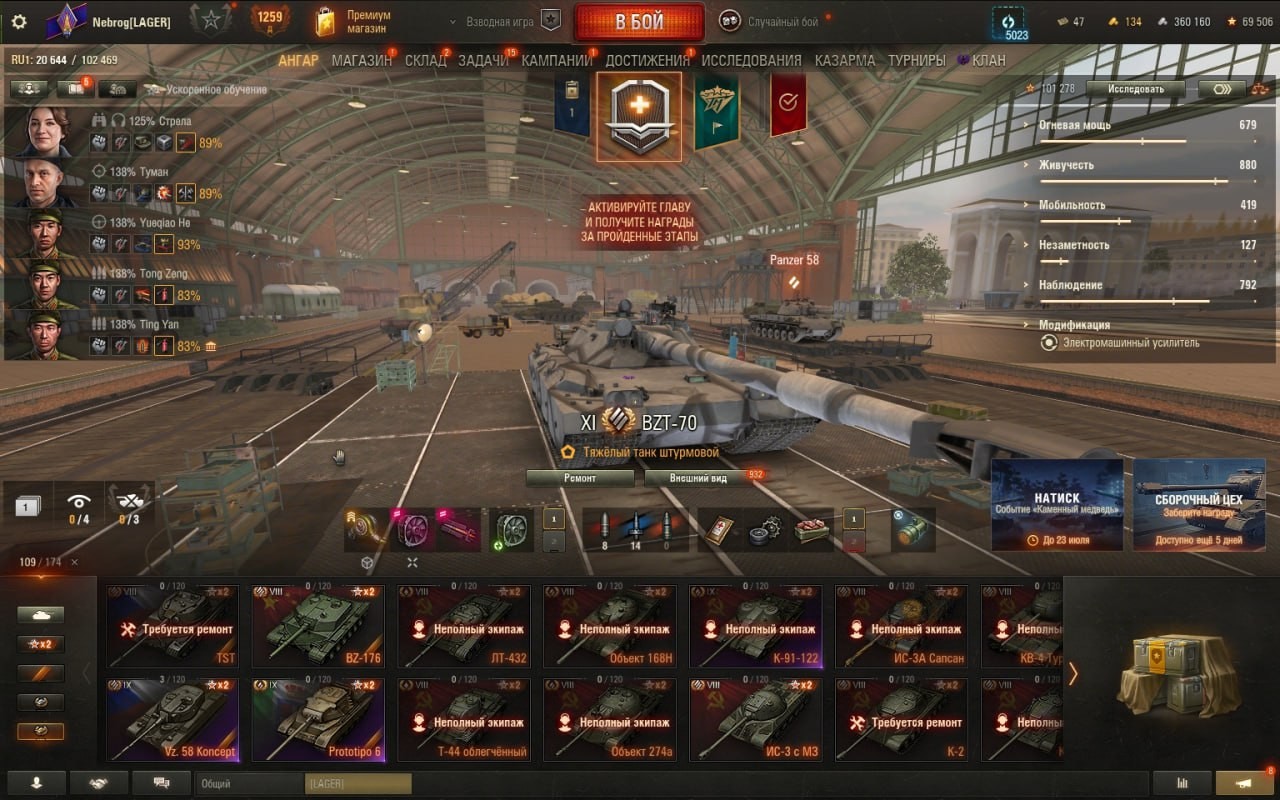Viewport: 1280px width, 800px height.
Task: Click the Общий chat channel field
Action: (248, 784)
